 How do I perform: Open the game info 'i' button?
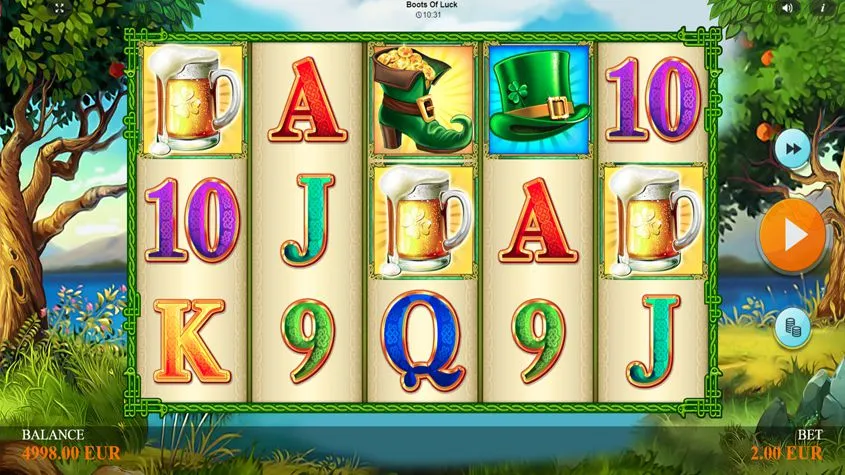pos(824,8)
